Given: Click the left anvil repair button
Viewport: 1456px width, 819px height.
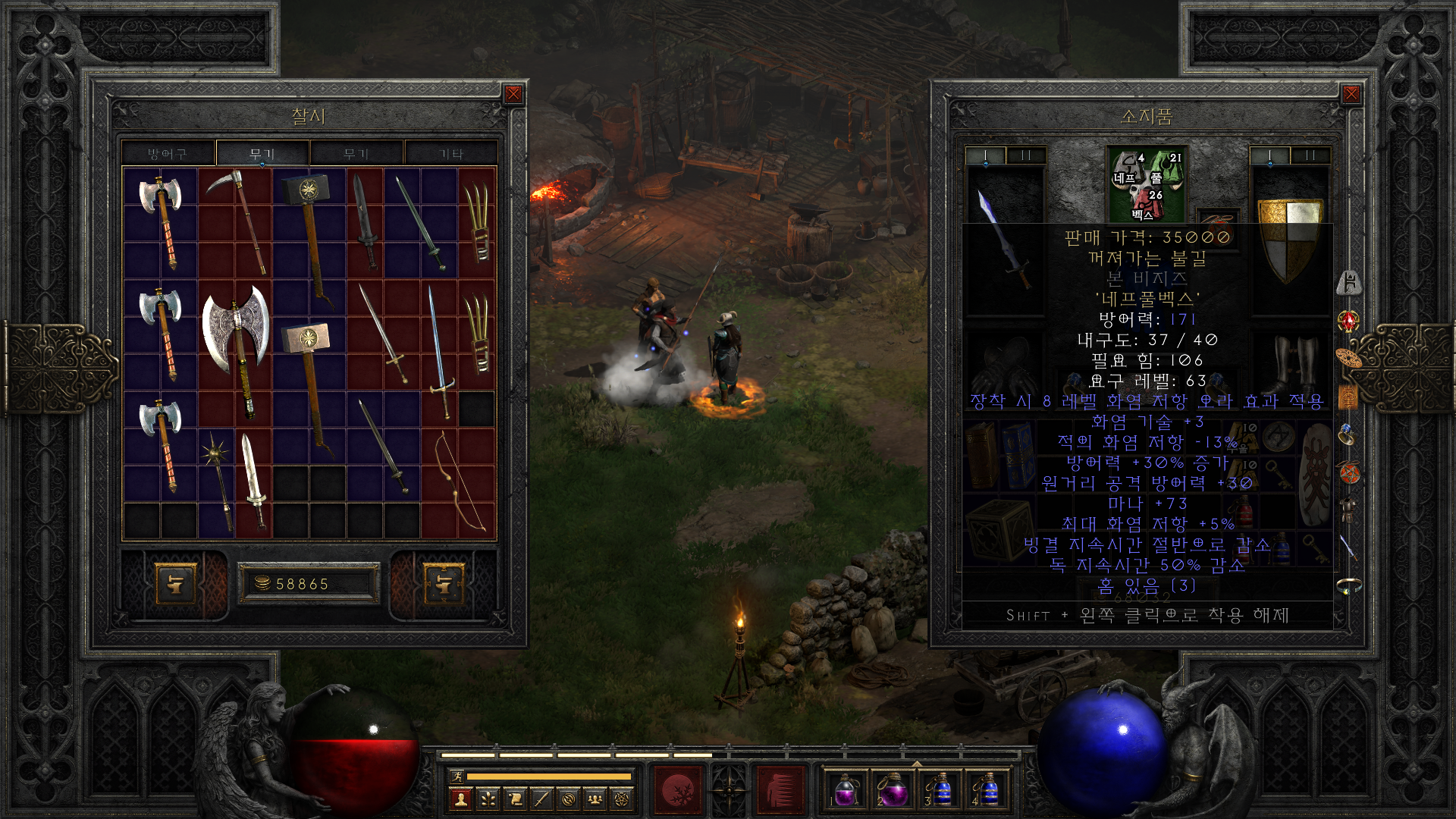Looking at the screenshot, I should pos(175,584).
